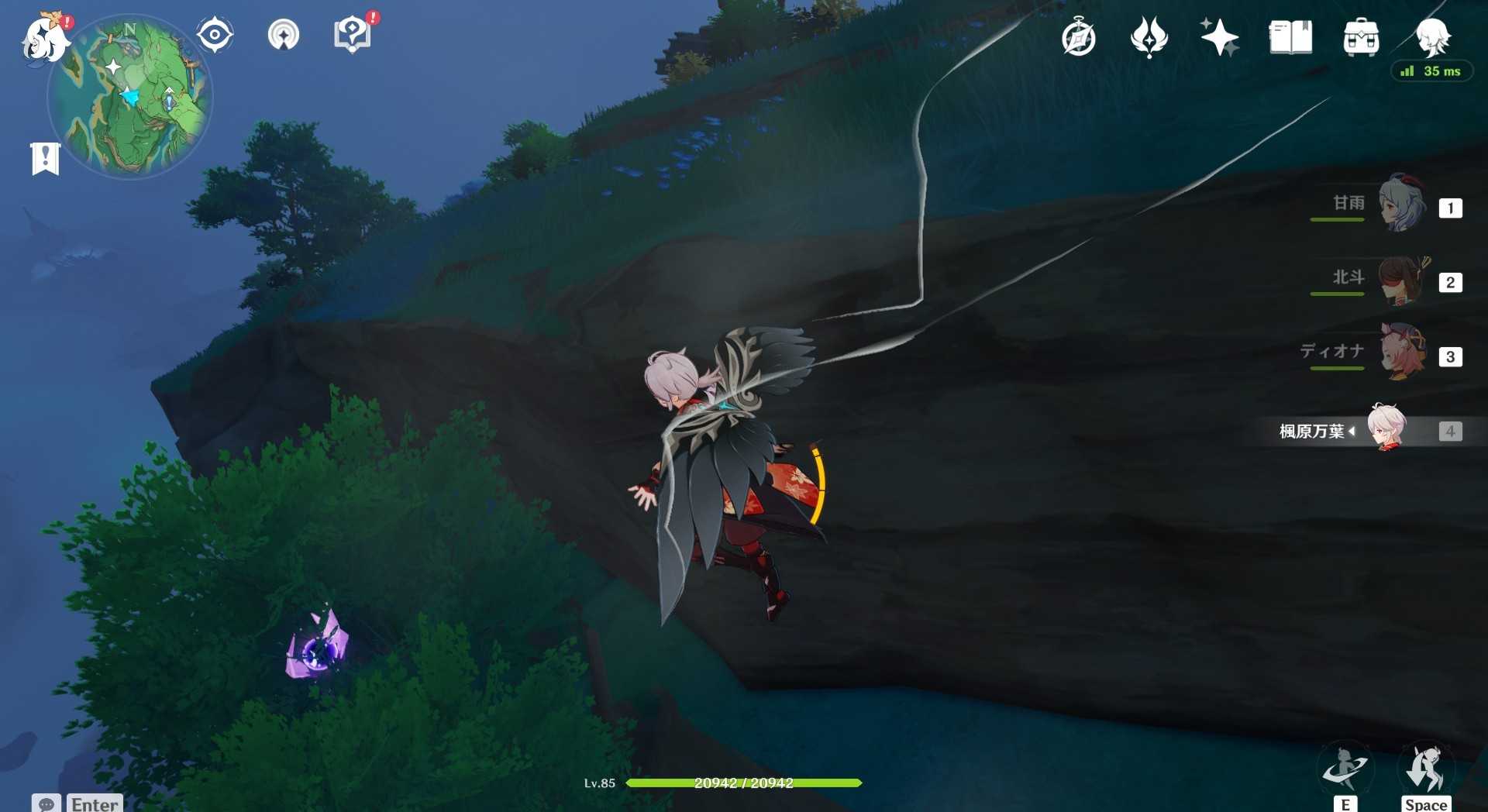This screenshot has width=1488, height=812.
Task: Open the wish four-point star icon
Action: (x=1219, y=37)
